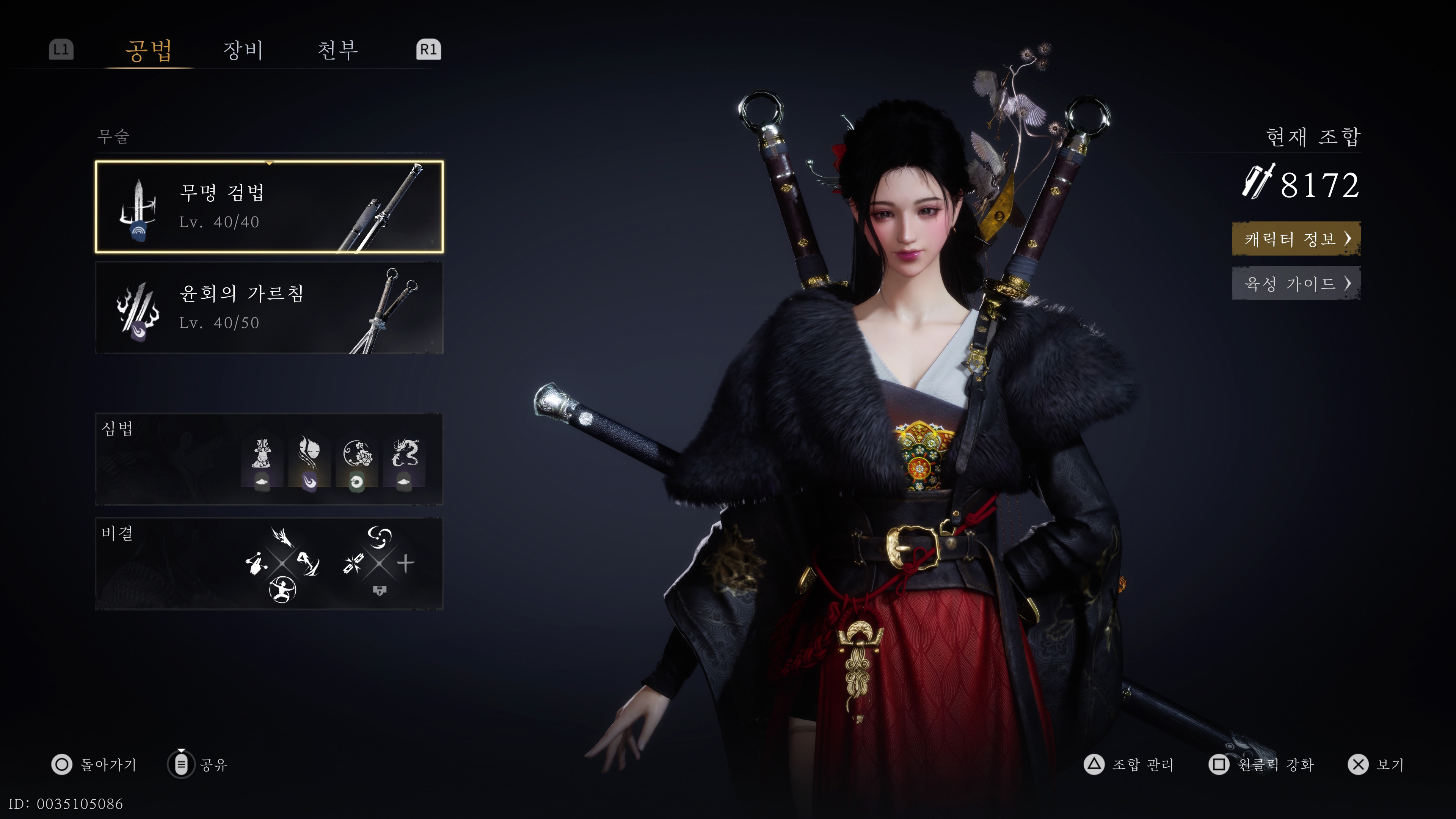Select the sleeping face 심법 slot
Image resolution: width=1456 pixels, height=819 pixels.
tap(309, 460)
